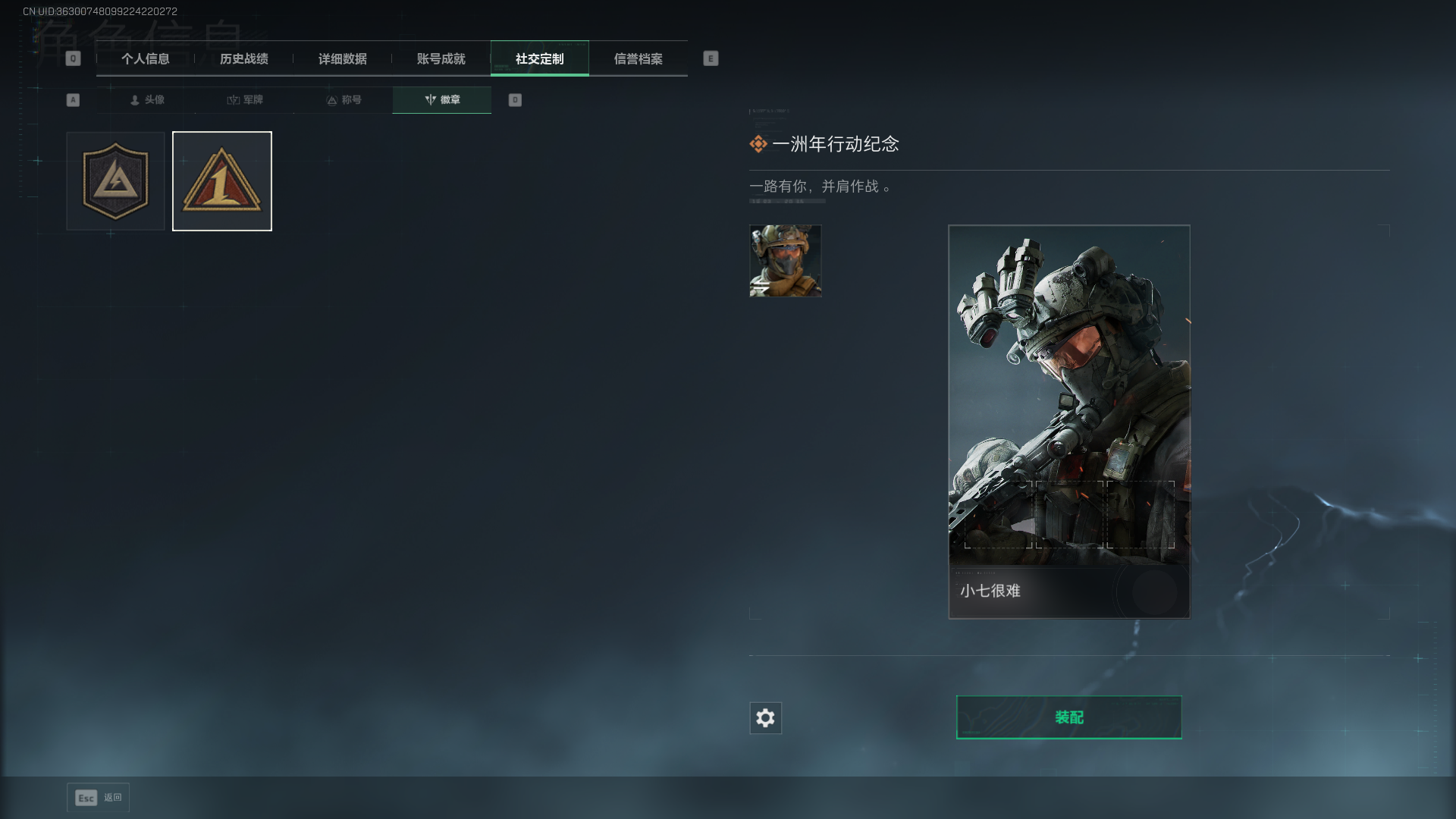This screenshot has width=1456, height=819.
Task: Go back with the 返回 button
Action: (x=99, y=798)
